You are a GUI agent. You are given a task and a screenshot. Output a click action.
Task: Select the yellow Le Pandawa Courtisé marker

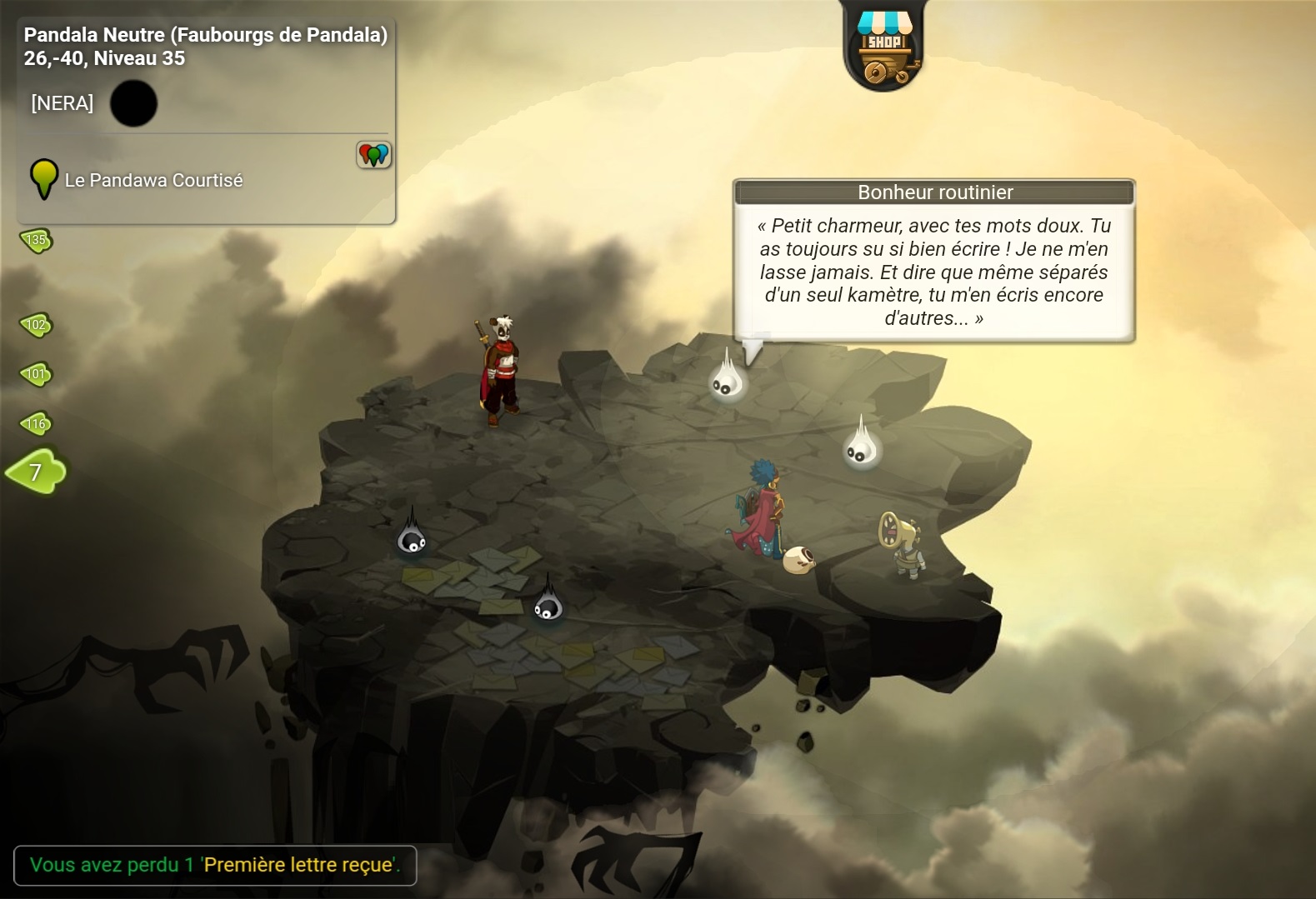click(x=43, y=178)
